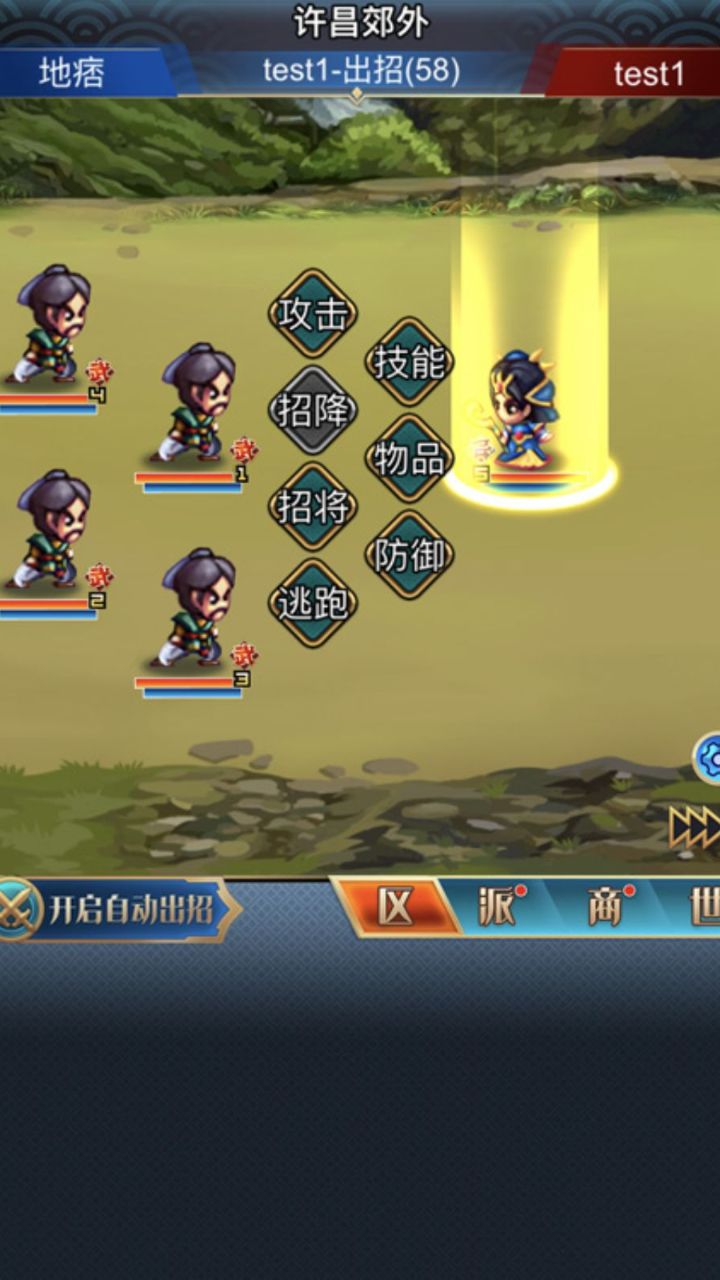
Task: Choose the 攻击 attack command
Action: click(313, 314)
